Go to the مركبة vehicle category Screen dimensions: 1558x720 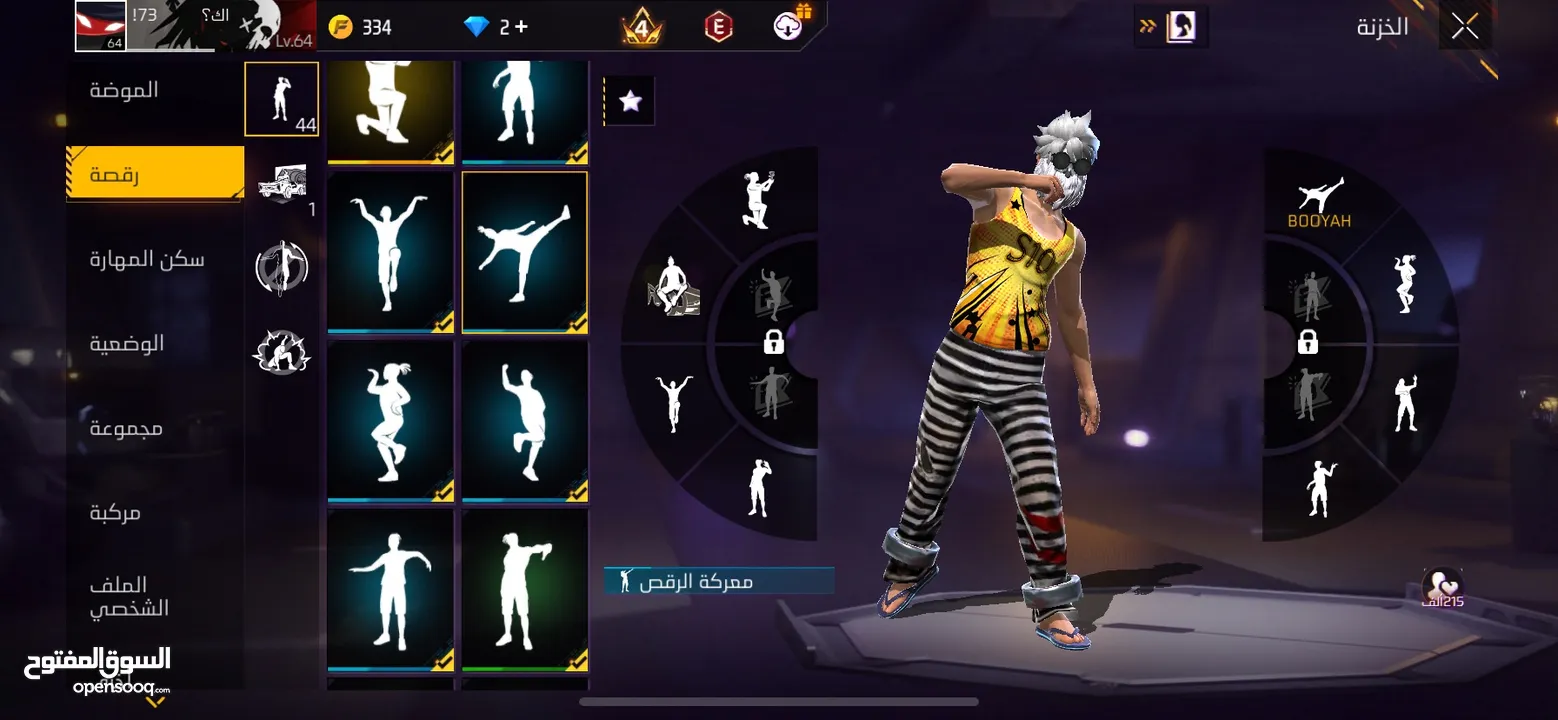coord(116,513)
